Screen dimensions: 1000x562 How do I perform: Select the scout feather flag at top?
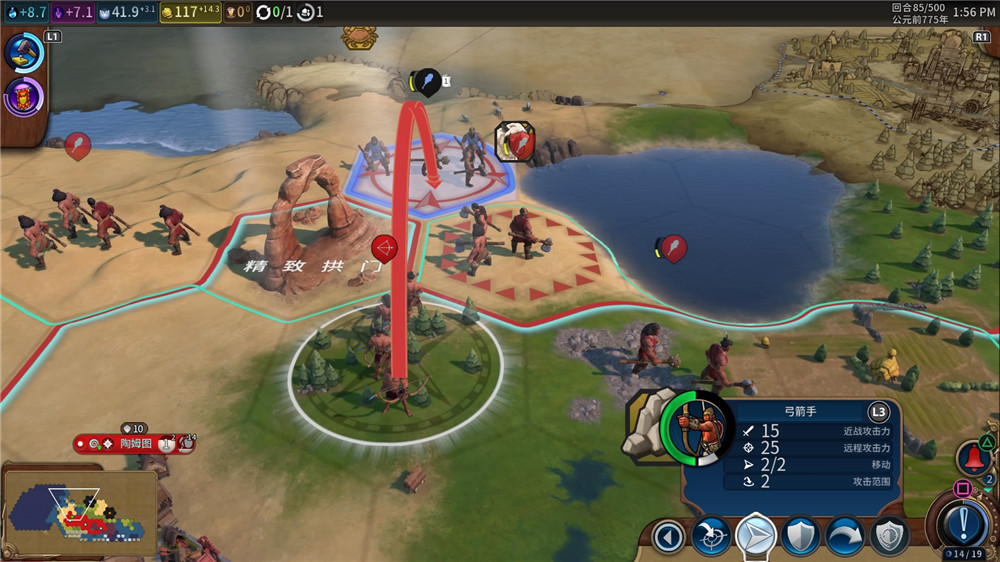pyautogui.click(x=427, y=82)
